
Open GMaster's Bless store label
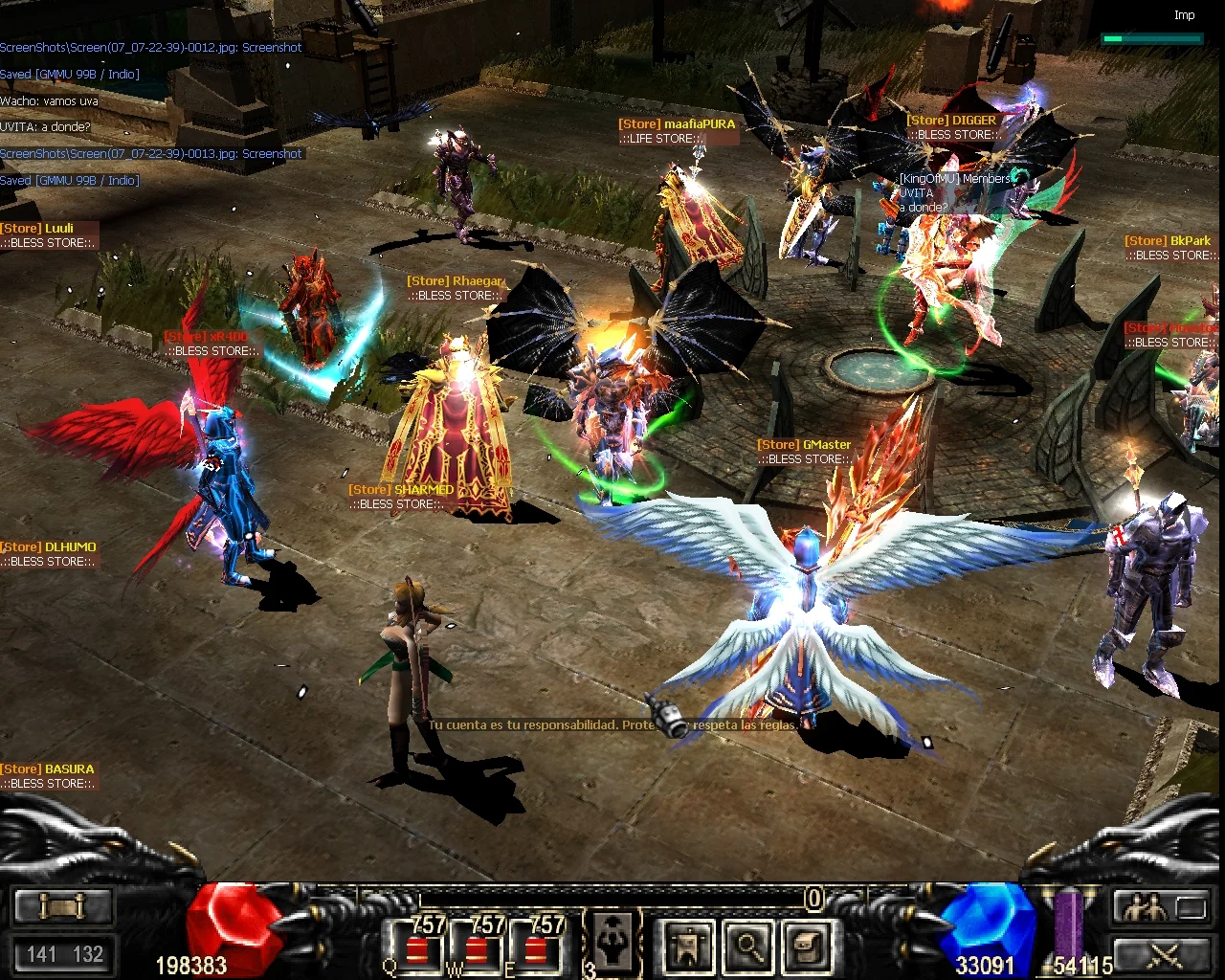[804, 452]
